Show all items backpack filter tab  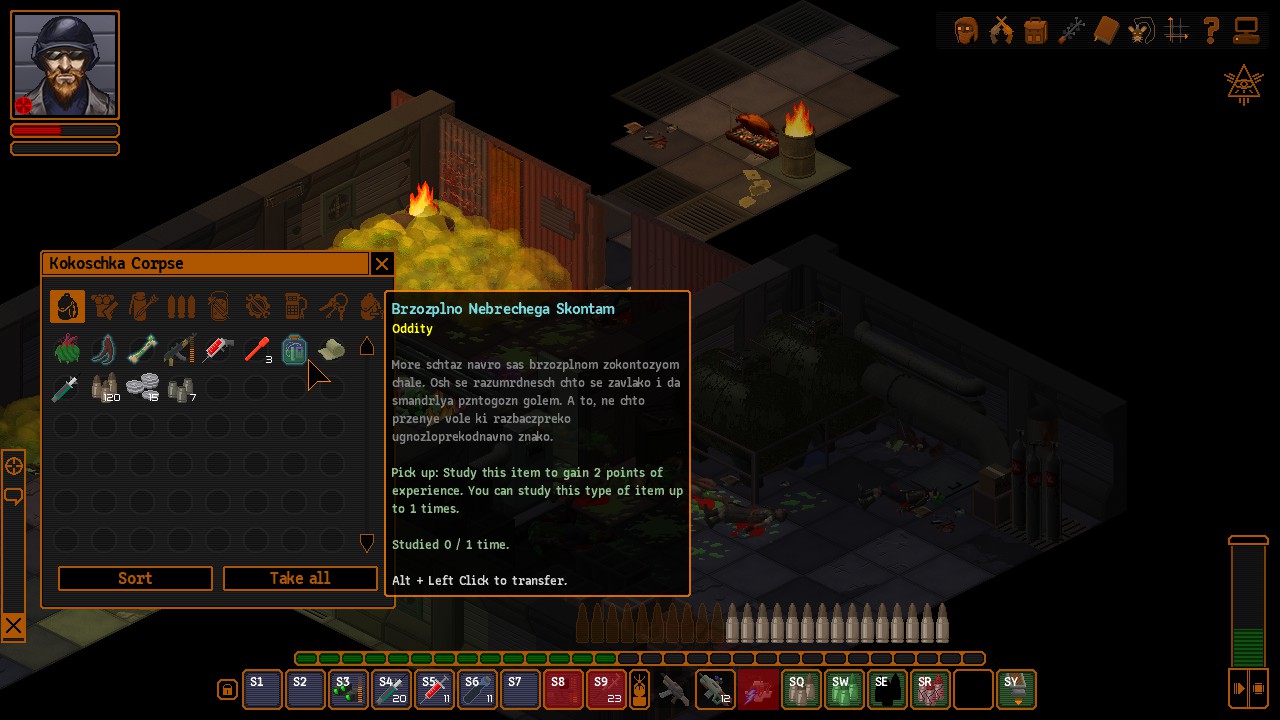68,306
